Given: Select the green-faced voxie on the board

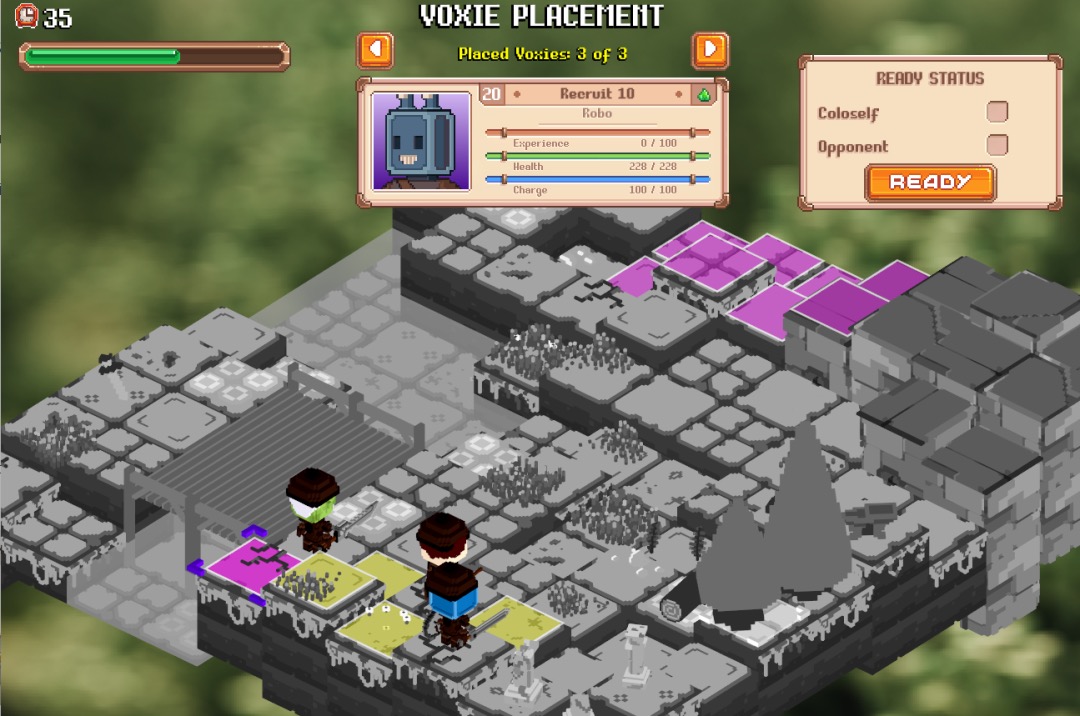Looking at the screenshot, I should click(x=314, y=510).
